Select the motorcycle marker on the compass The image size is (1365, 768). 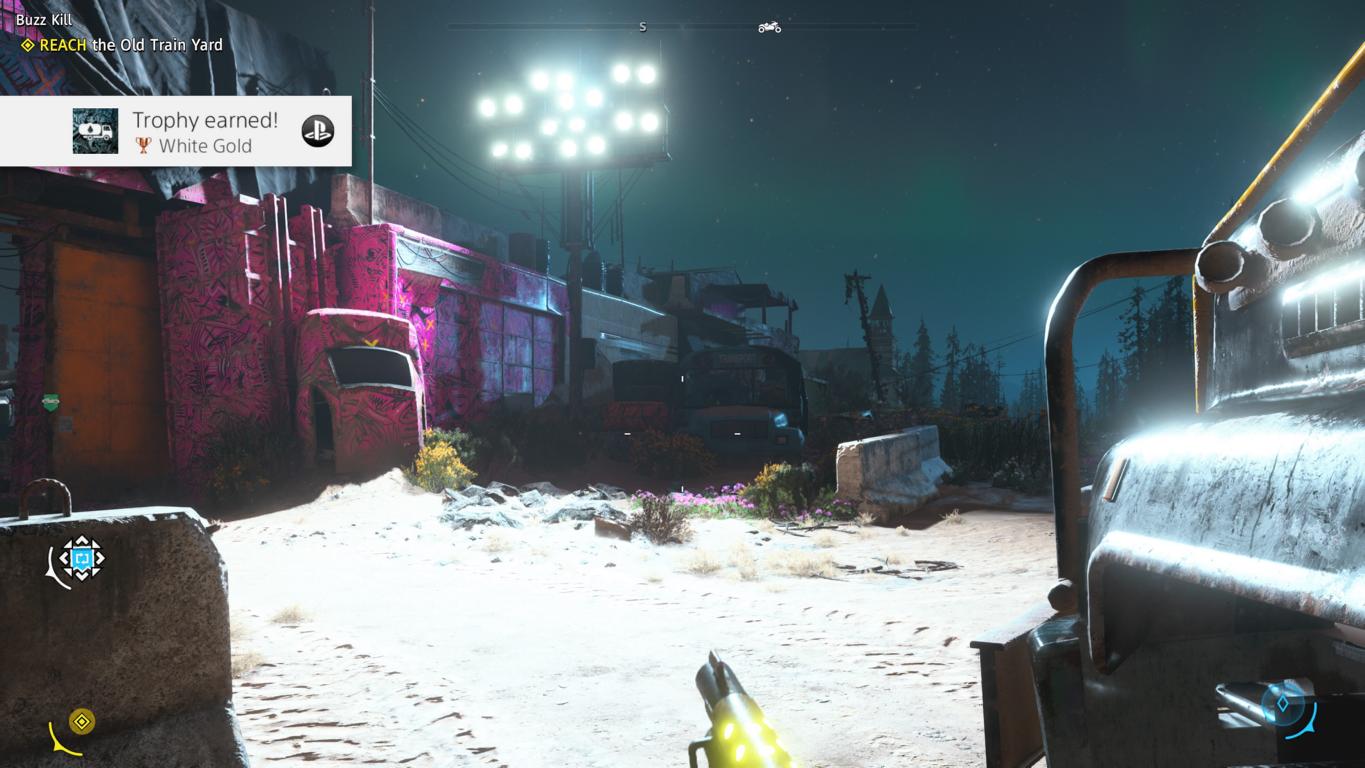[769, 27]
